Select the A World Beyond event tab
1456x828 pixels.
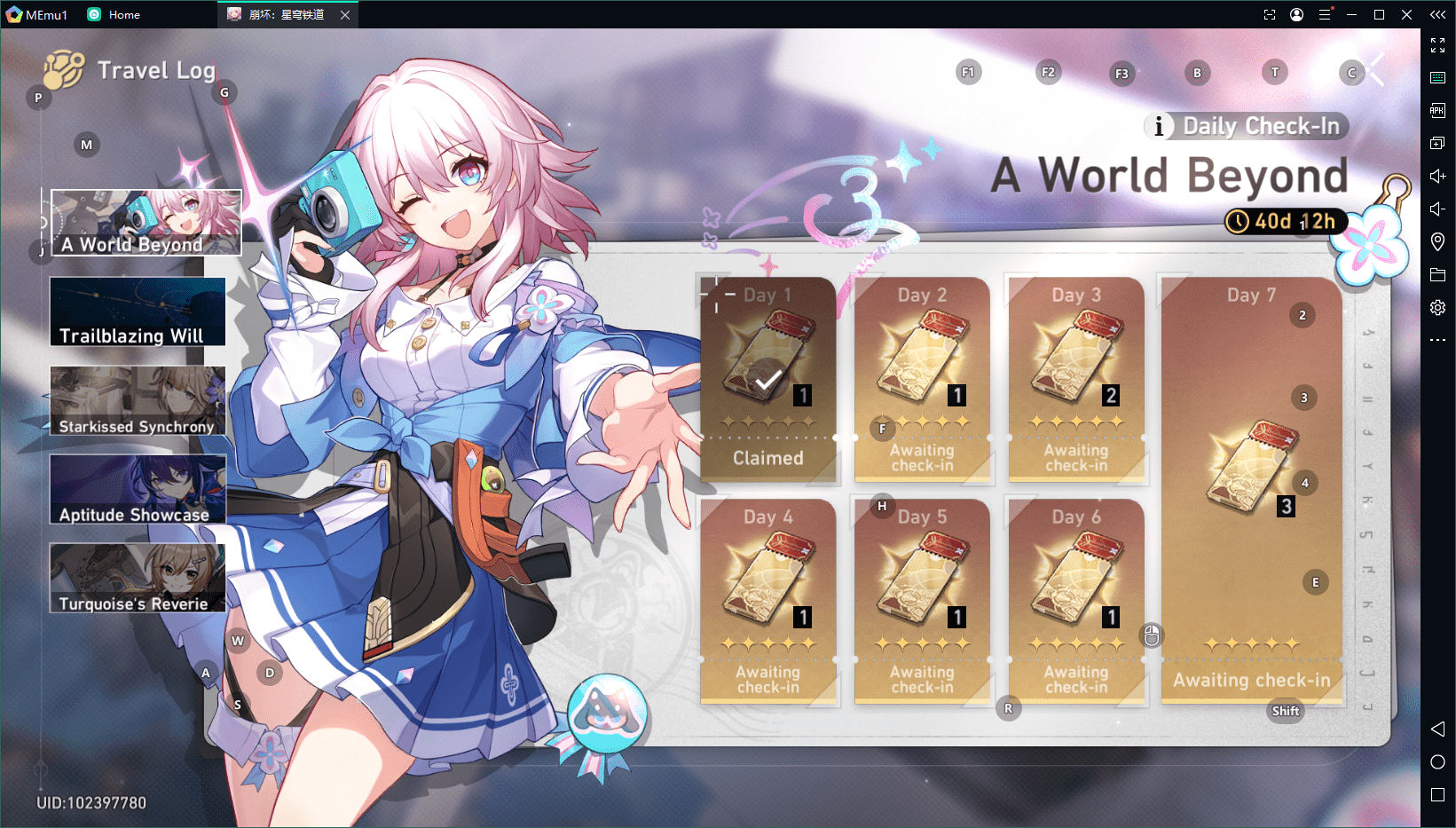[146, 222]
